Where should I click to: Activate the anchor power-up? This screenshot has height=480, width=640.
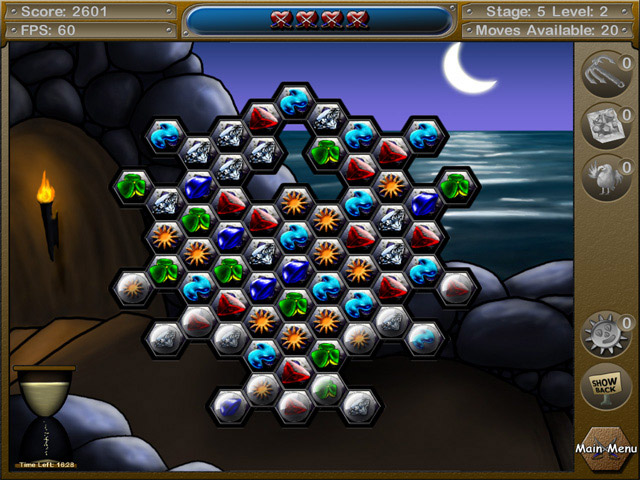[604, 73]
